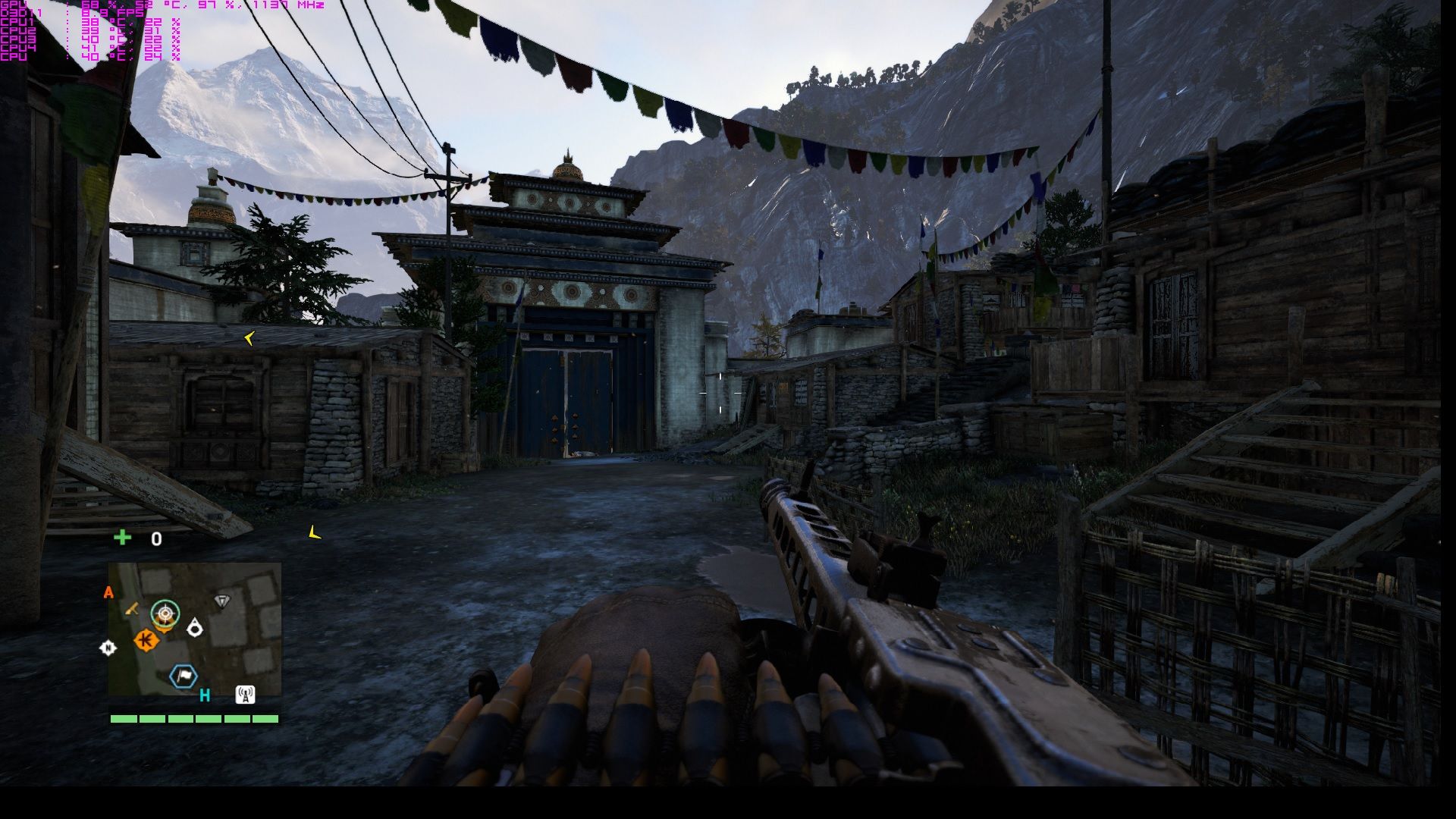Select the north compass indicator
The height and width of the screenshot is (819, 1456).
click(x=108, y=648)
